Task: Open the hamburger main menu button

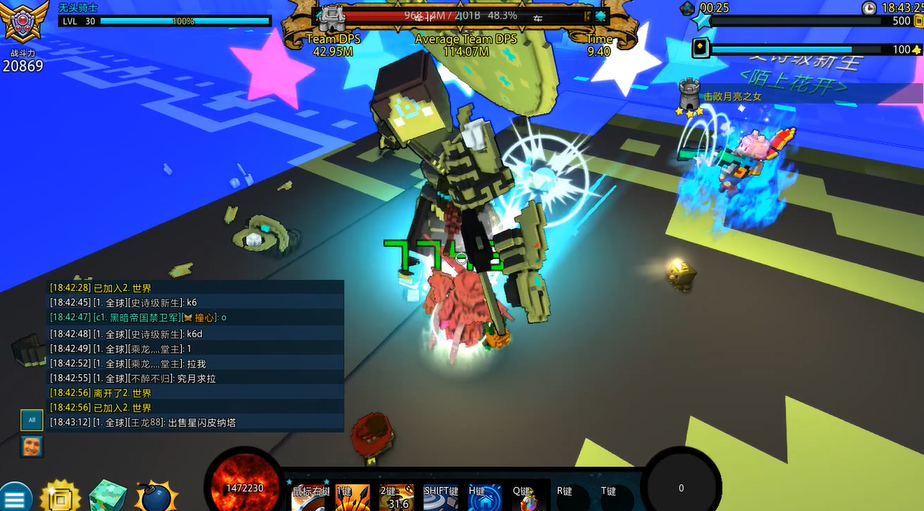Action: 15,497
